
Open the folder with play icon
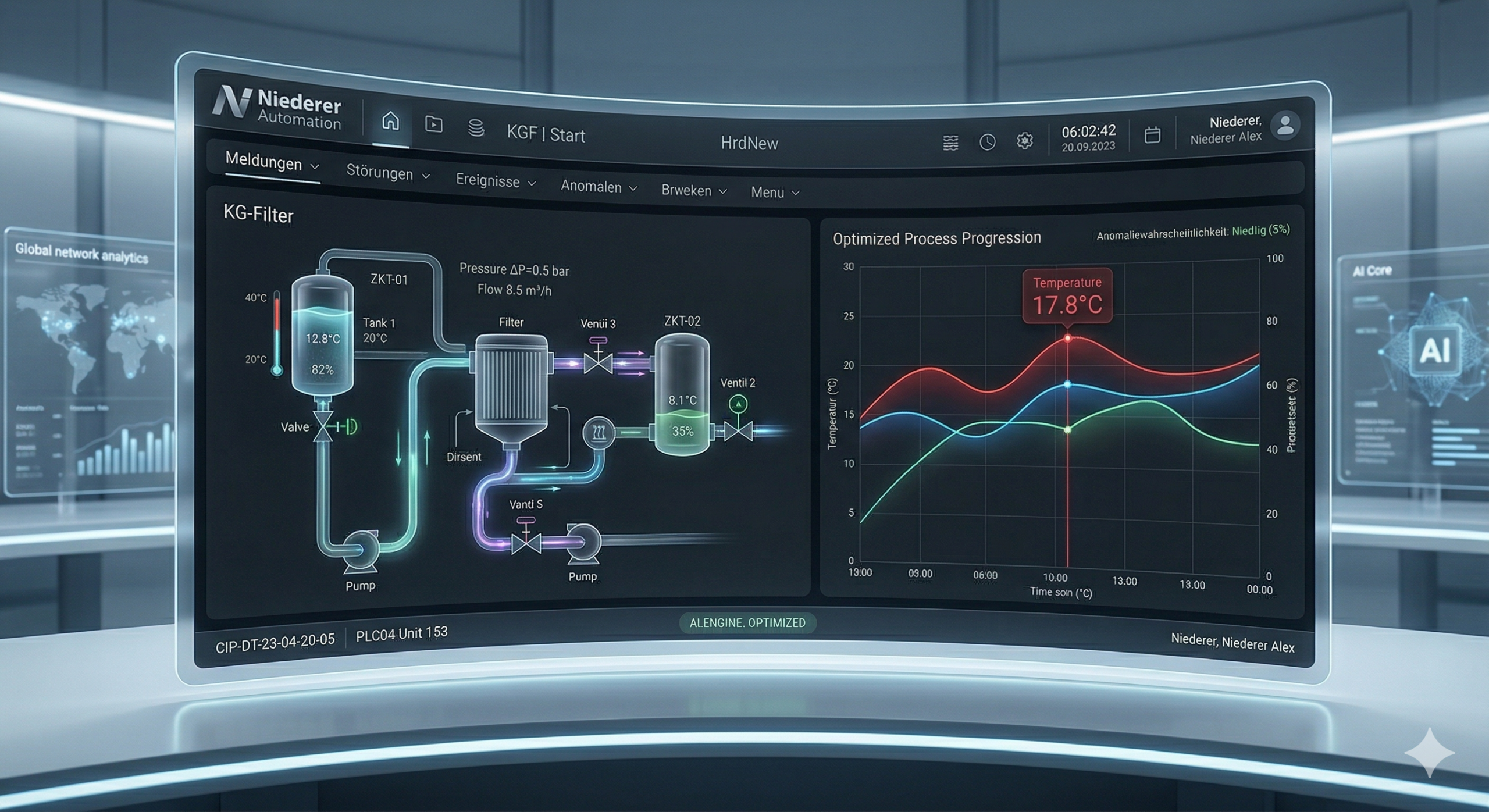(433, 124)
